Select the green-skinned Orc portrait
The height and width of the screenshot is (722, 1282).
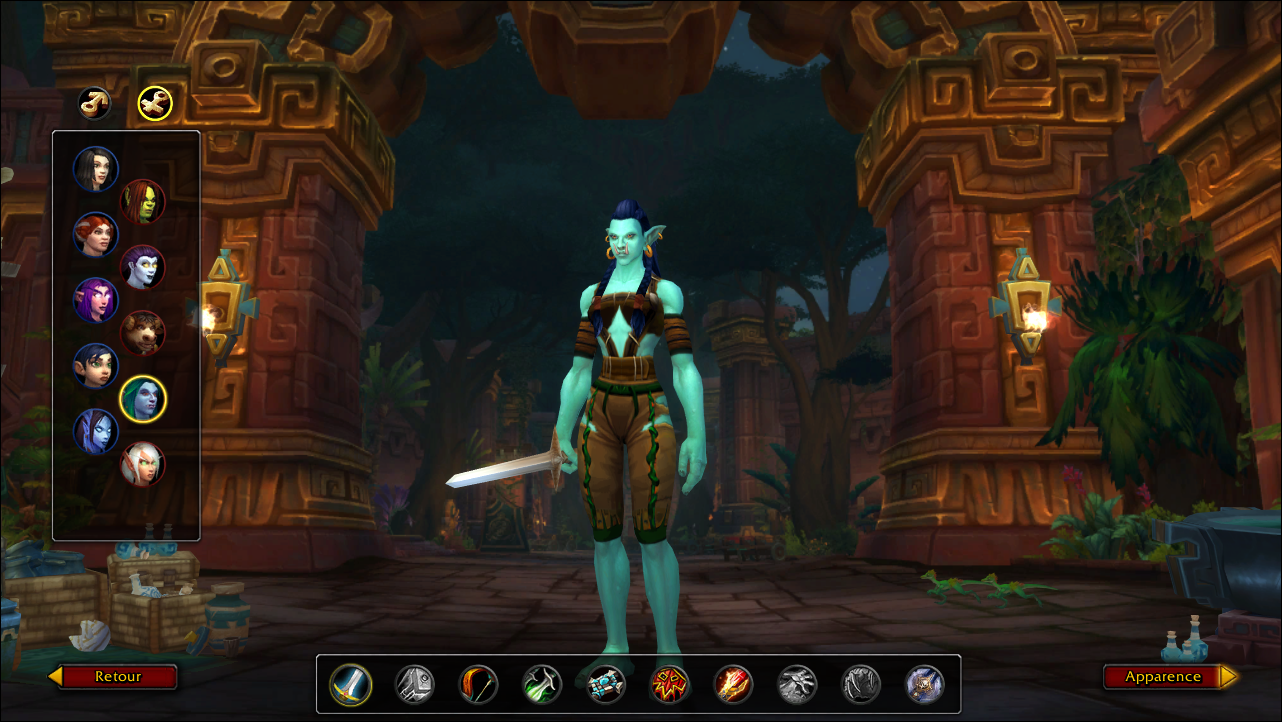click(143, 201)
